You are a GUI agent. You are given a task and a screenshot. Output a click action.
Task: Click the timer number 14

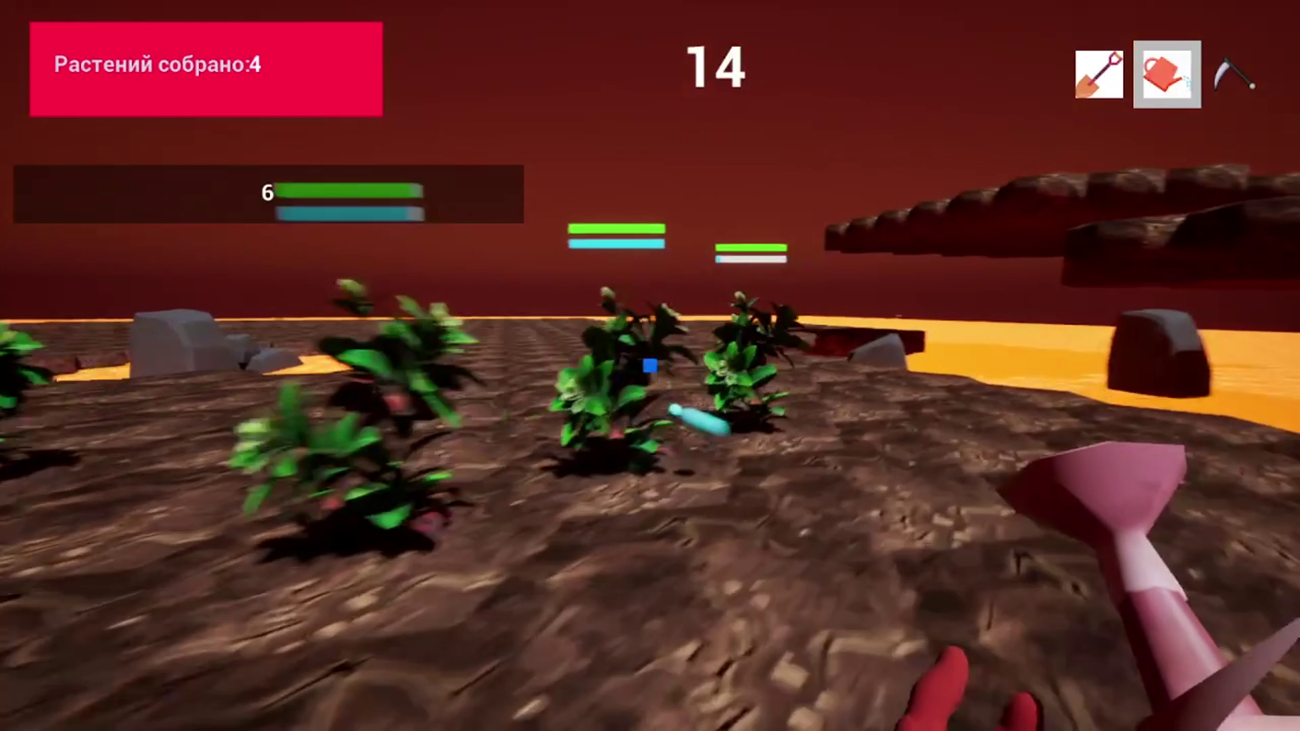(x=713, y=67)
